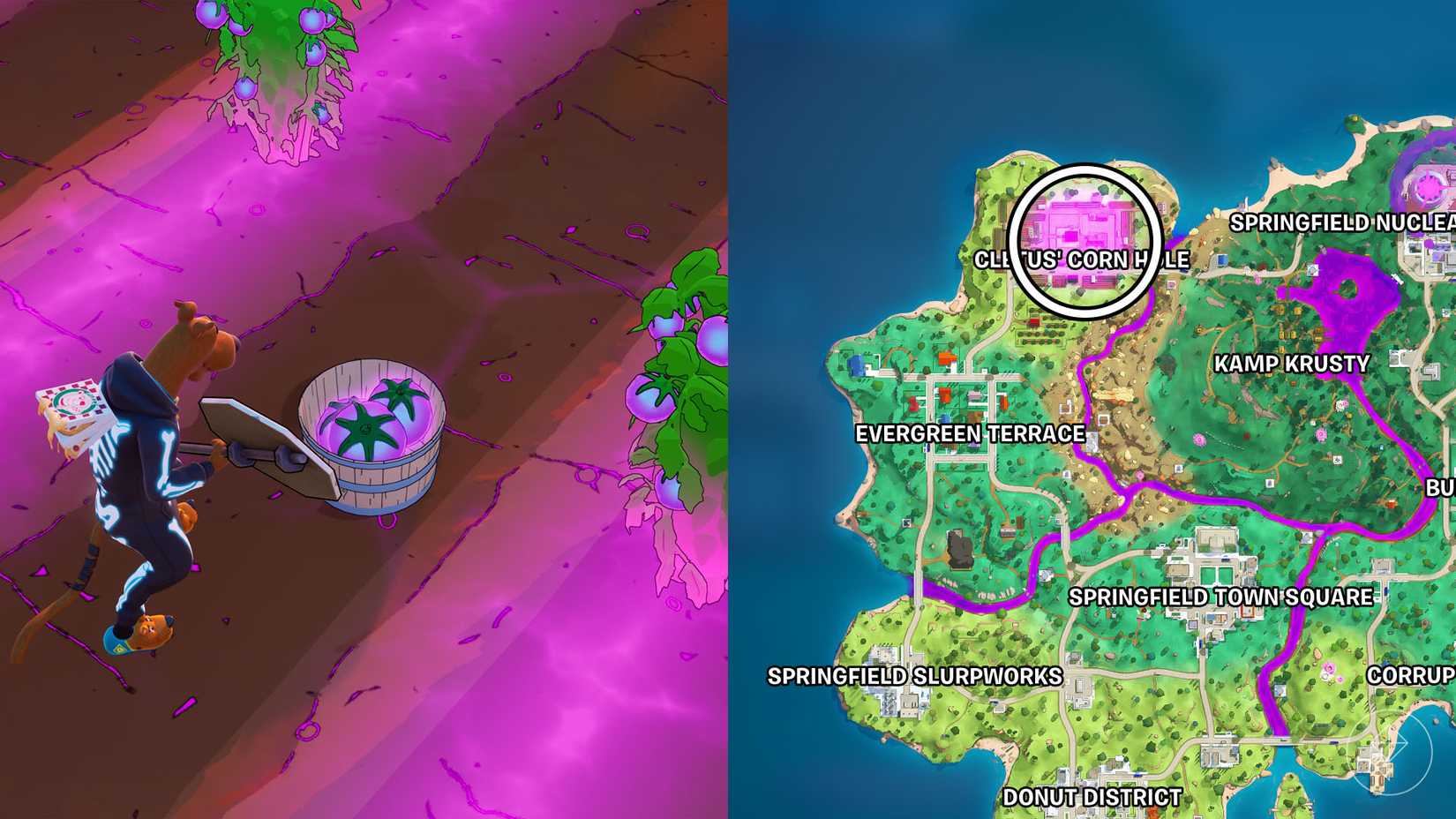Expand the Kamp Krusty region details
Viewport: 1456px width, 819px height.
1292,363
